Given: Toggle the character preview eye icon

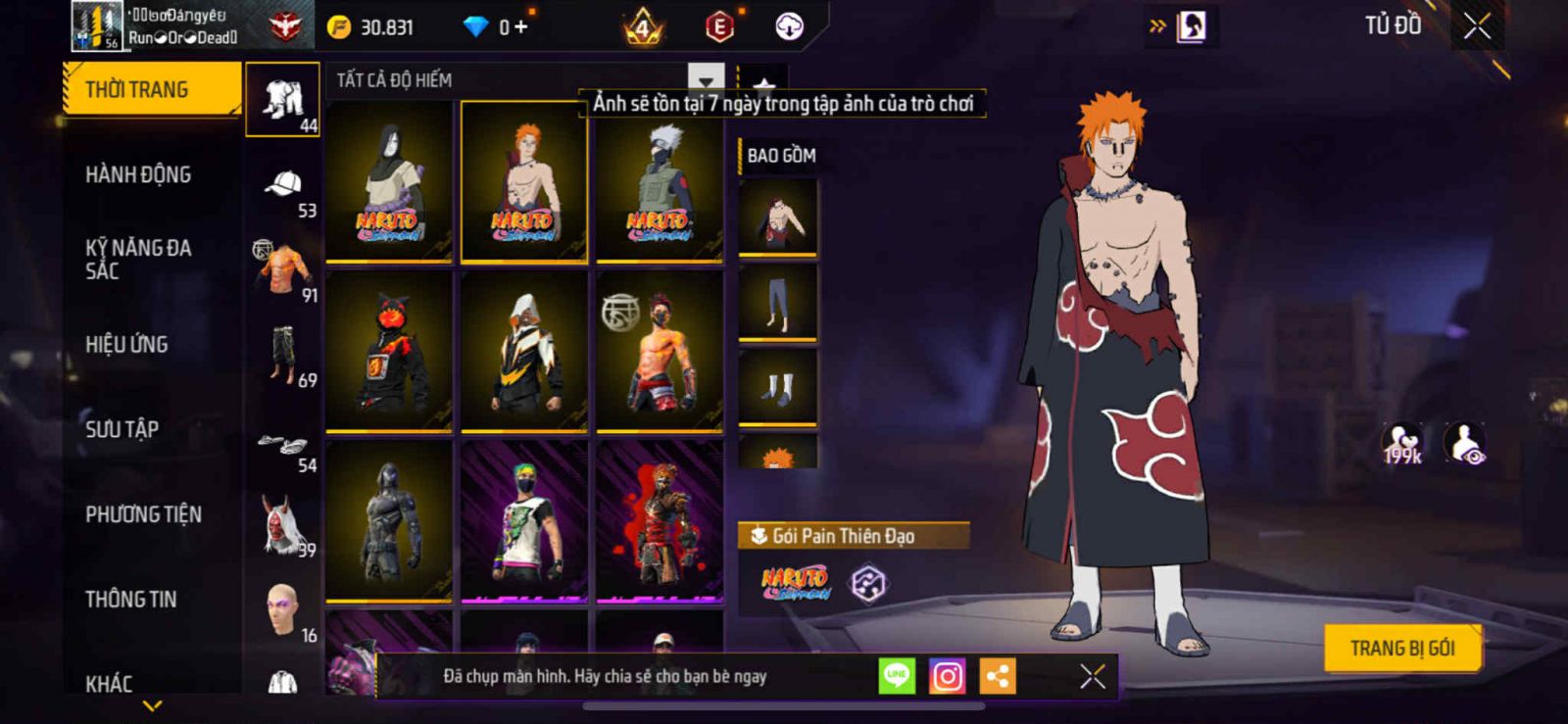Looking at the screenshot, I should [x=1465, y=444].
